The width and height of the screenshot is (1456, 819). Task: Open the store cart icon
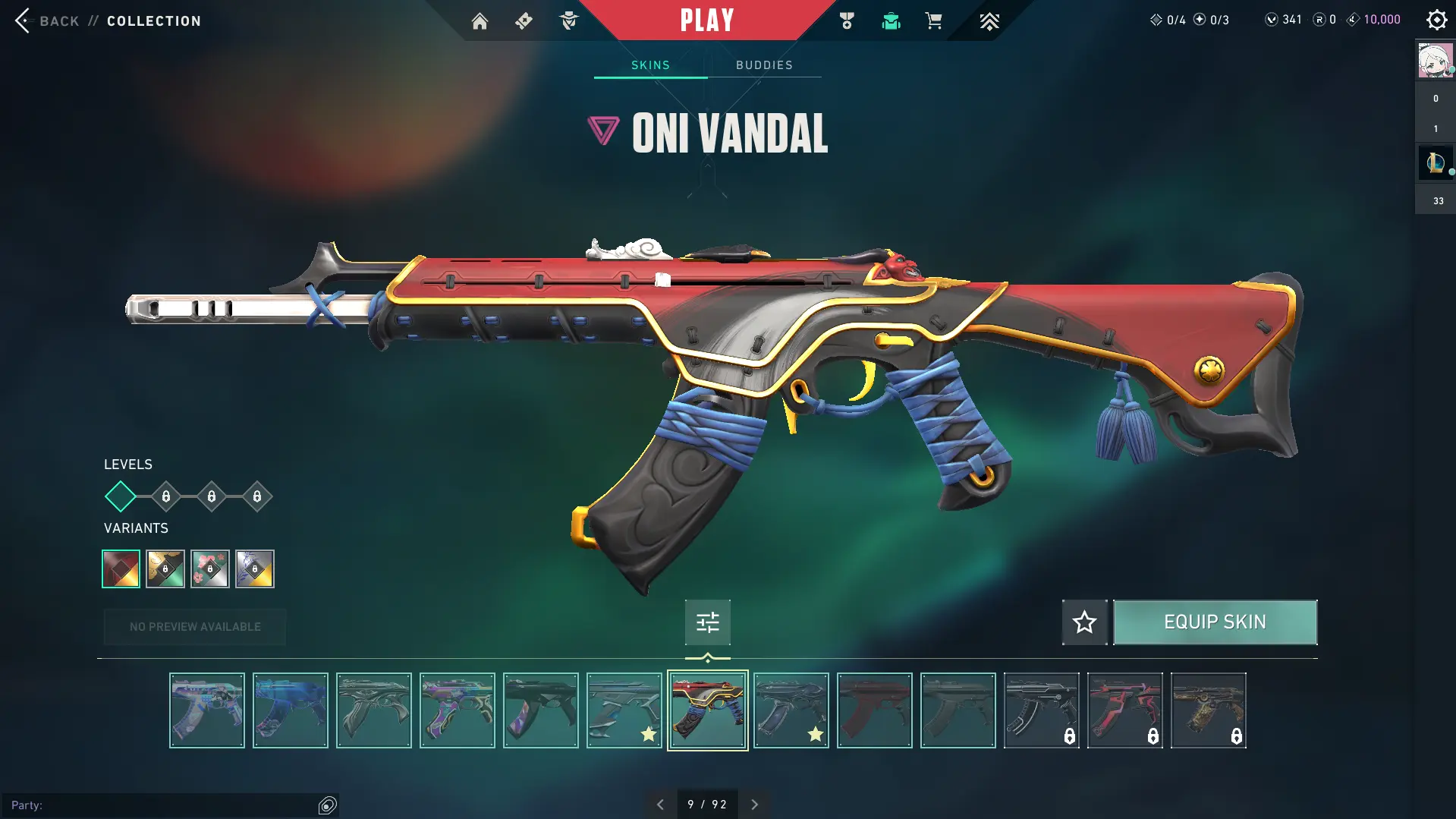(x=933, y=21)
